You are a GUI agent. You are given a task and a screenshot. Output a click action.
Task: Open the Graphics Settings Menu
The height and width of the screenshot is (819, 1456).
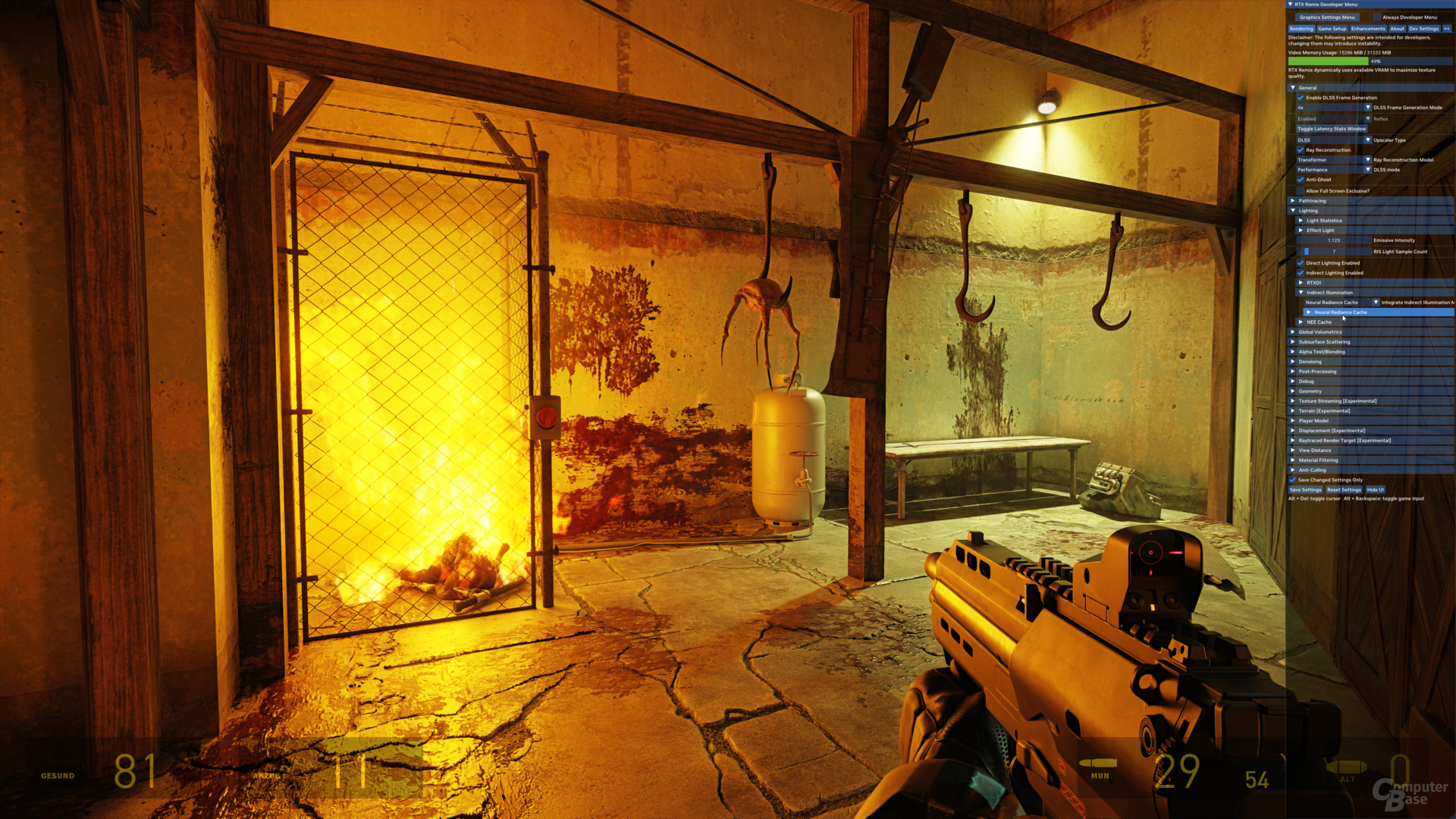[x=1327, y=17]
